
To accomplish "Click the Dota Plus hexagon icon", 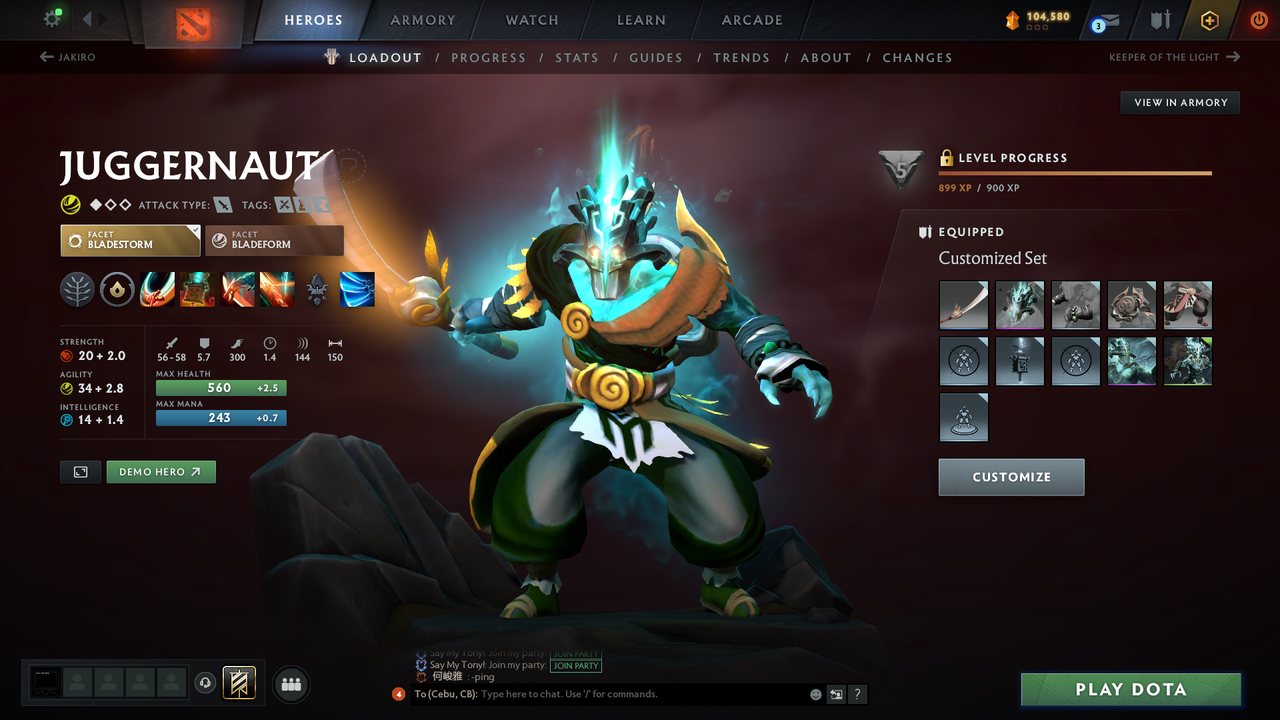I will pos(1209,20).
